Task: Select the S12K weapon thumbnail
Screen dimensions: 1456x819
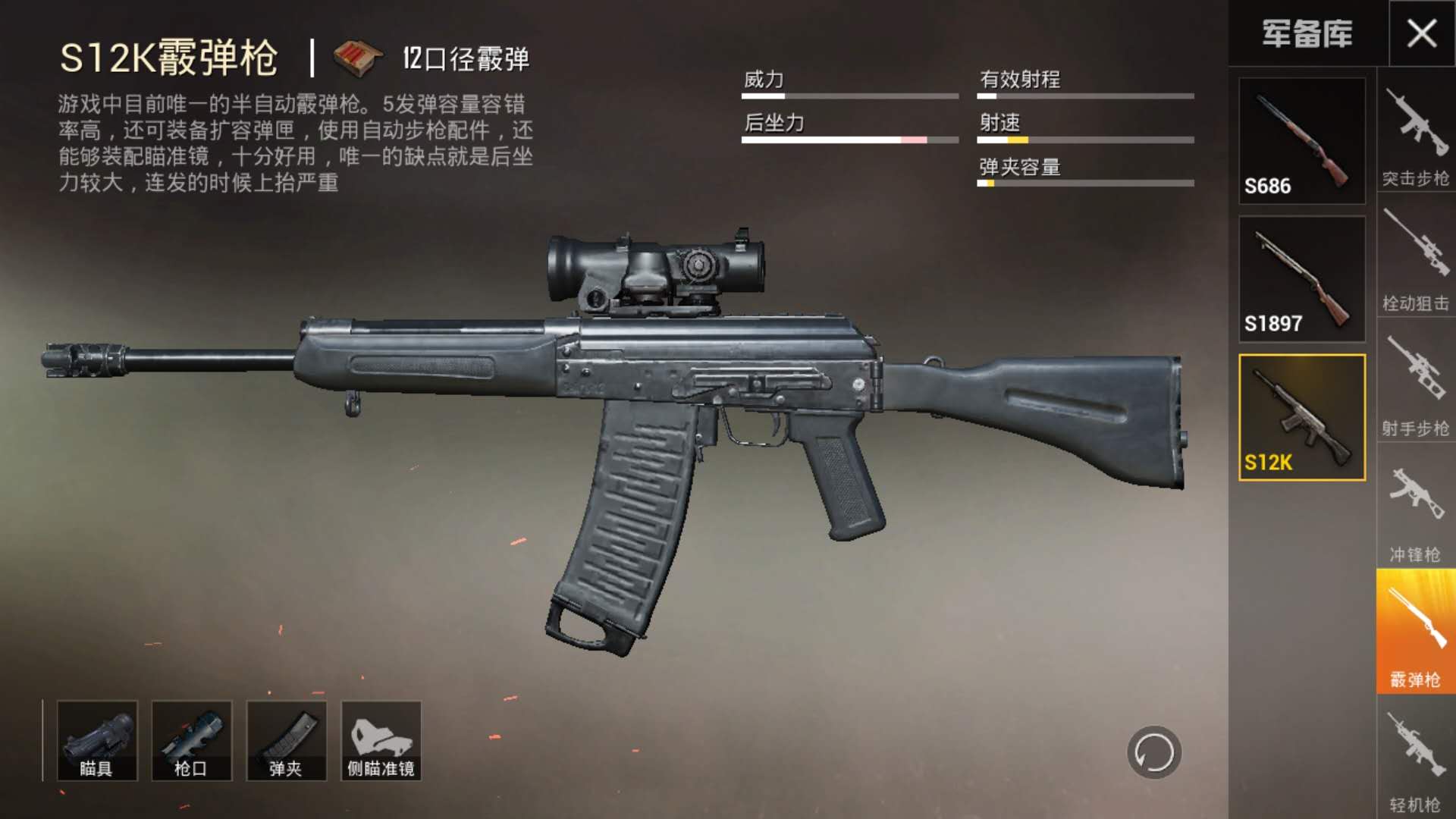Action: [x=1302, y=417]
